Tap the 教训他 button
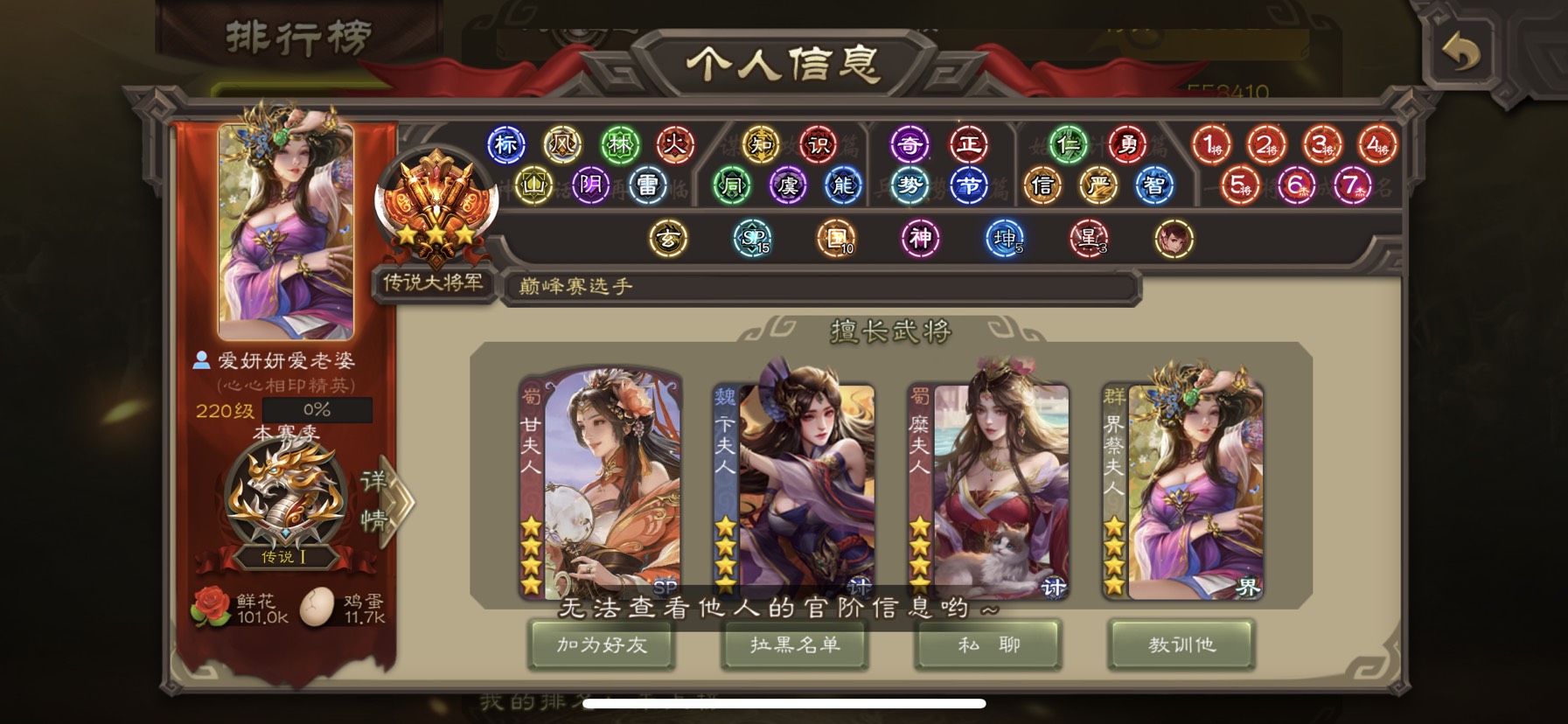1568x724 pixels. [1181, 645]
